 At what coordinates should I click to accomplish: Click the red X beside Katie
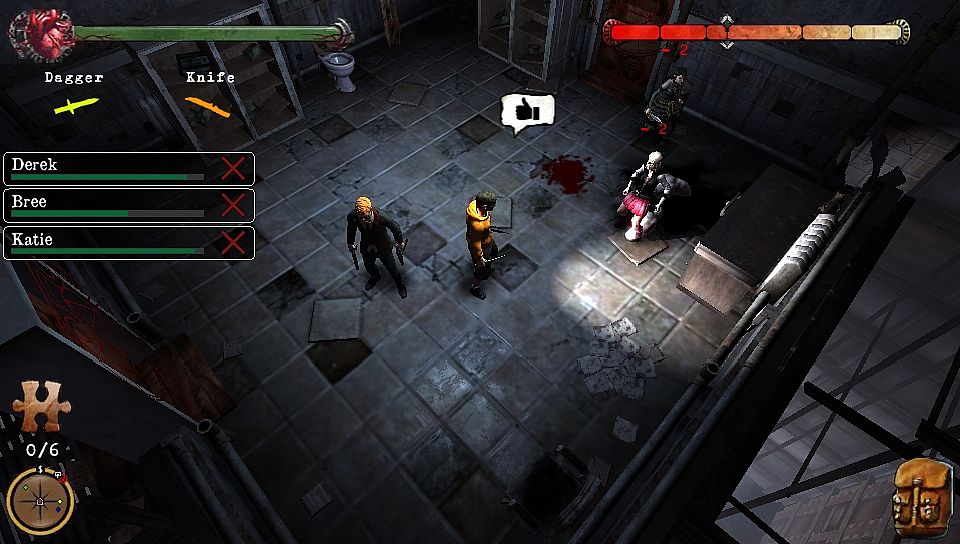(x=233, y=243)
